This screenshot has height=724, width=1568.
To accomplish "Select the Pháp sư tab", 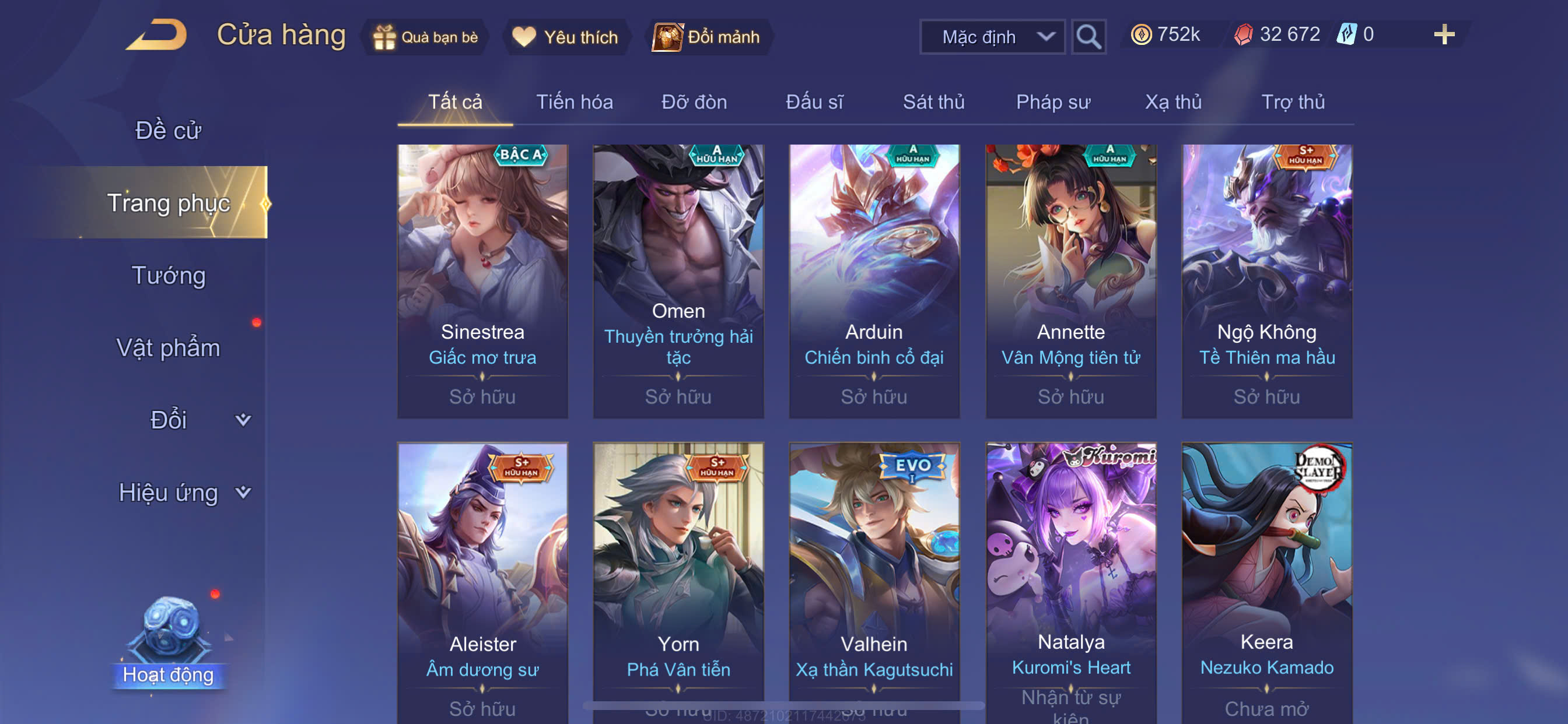I will (1053, 102).
